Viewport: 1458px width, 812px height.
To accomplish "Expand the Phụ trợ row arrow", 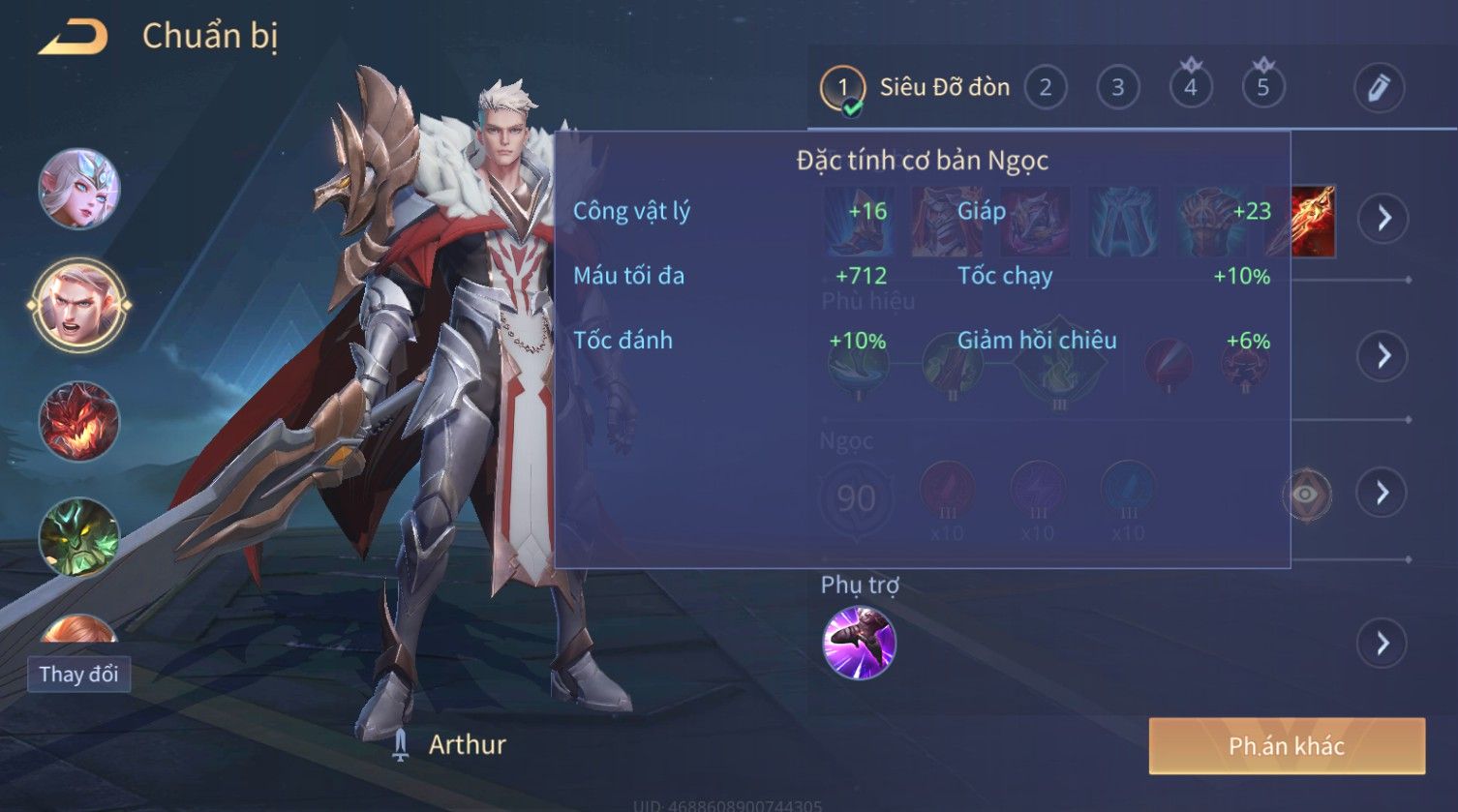I will [1383, 643].
